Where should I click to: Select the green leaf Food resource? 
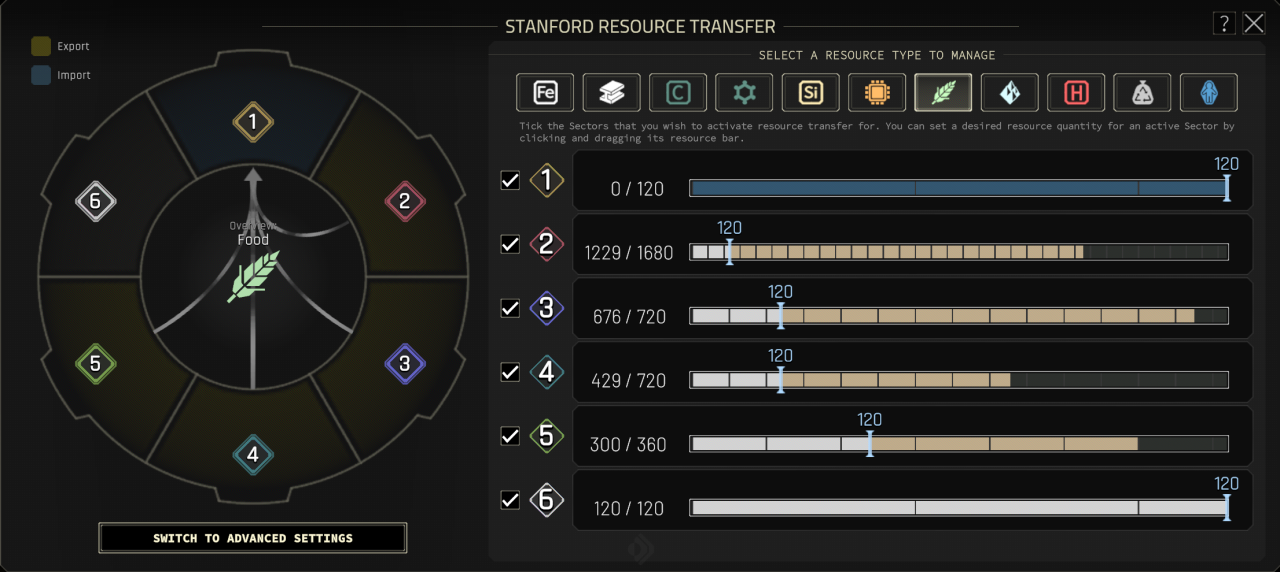coord(943,93)
